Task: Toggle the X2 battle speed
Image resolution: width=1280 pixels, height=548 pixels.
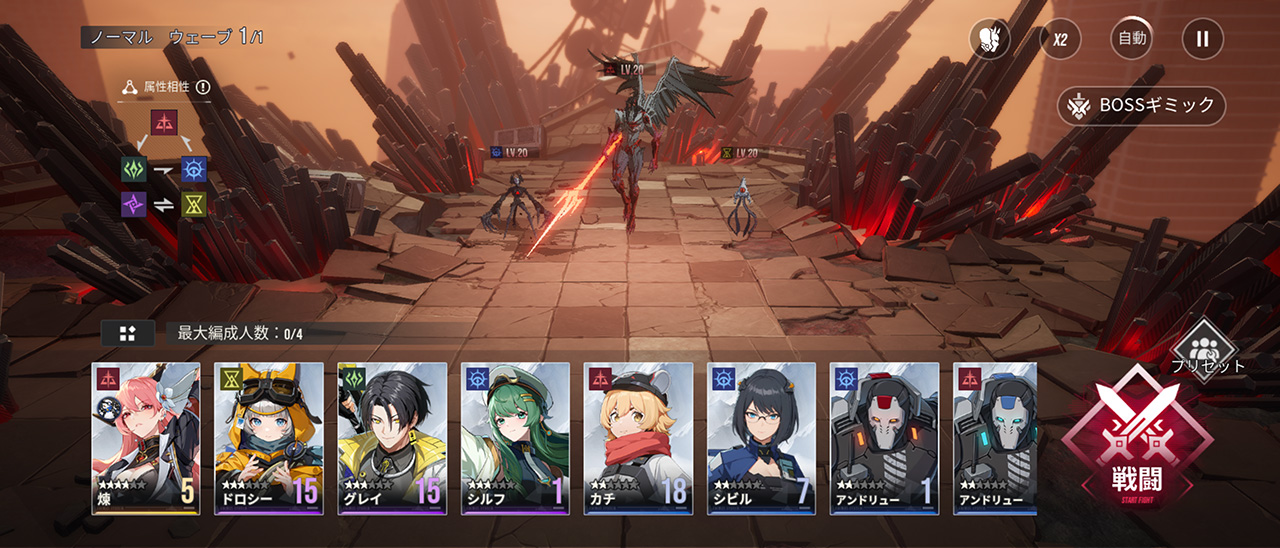Action: coord(1060,40)
